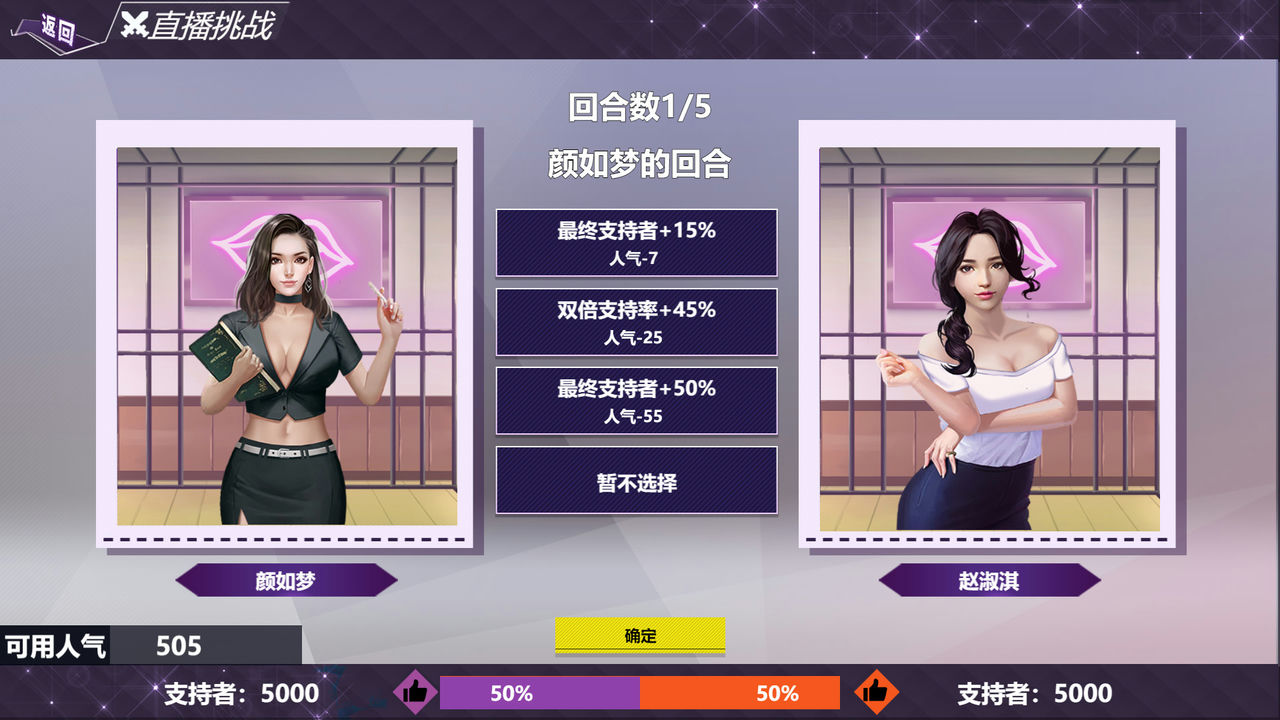Choose 暂不选择 to skip selection
Viewport: 1280px width, 720px height.
636,481
